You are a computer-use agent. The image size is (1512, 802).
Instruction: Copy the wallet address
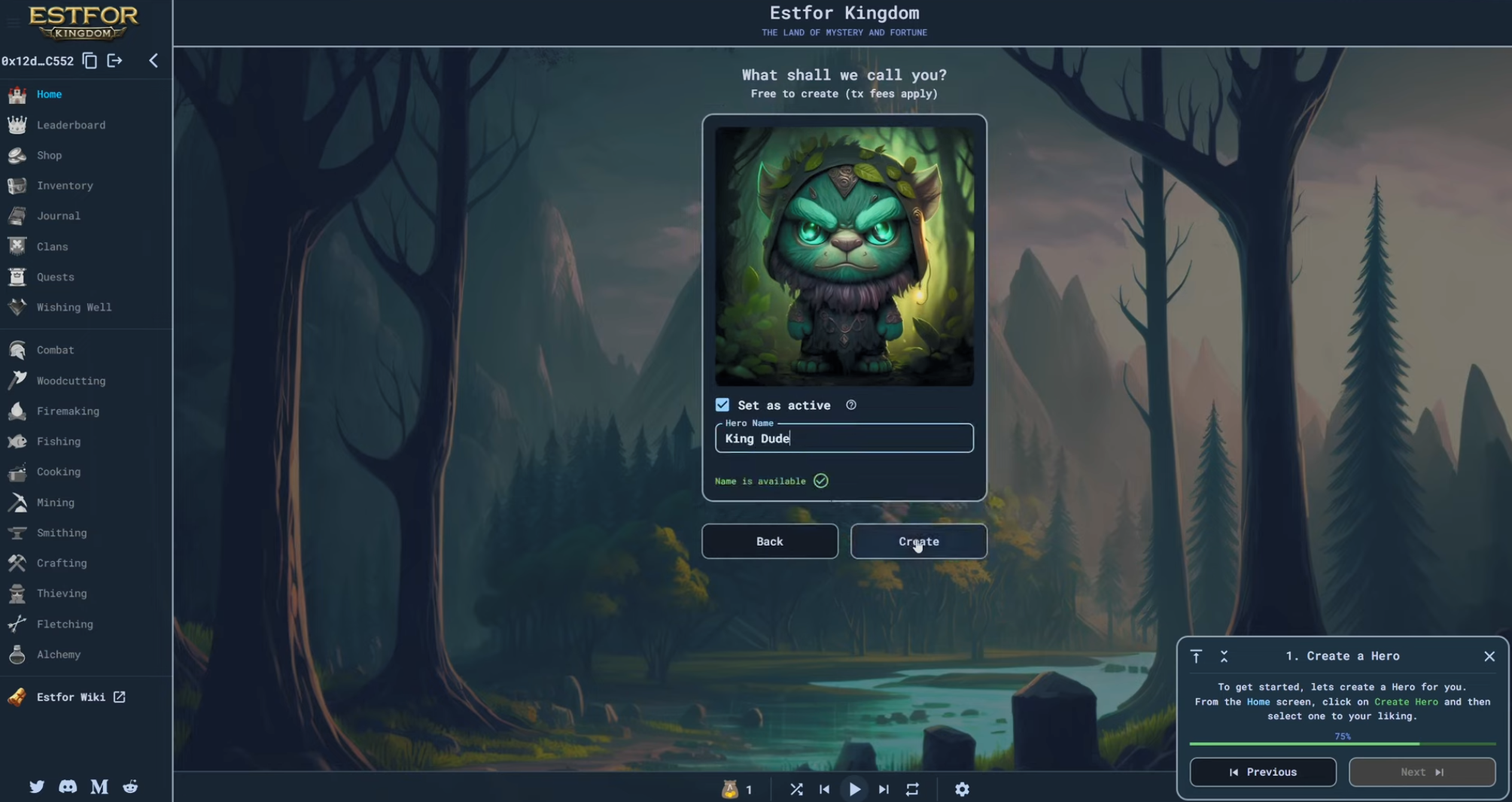(x=90, y=60)
